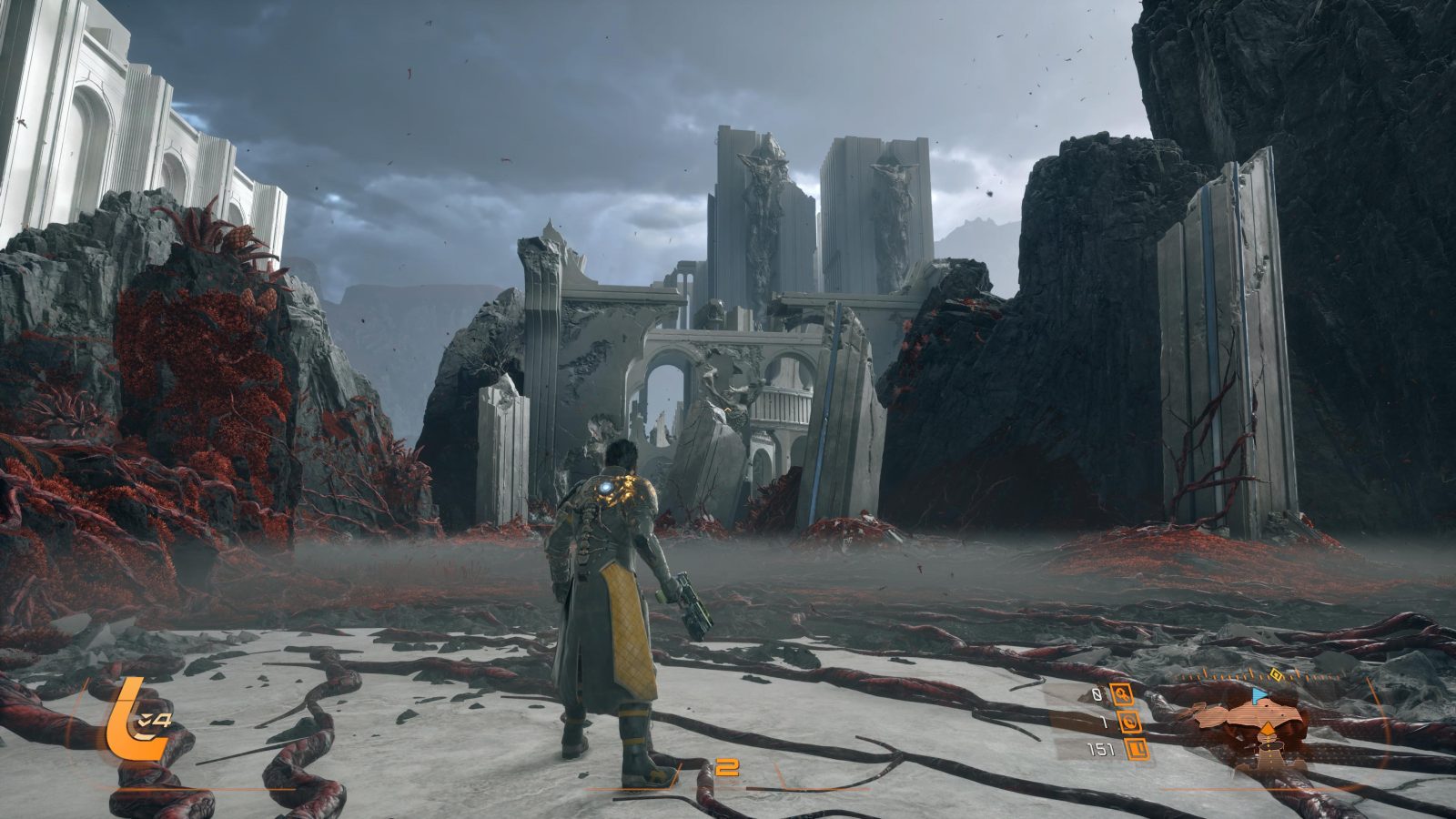
Task: Select the obolites currency icon
Action: [1135, 751]
